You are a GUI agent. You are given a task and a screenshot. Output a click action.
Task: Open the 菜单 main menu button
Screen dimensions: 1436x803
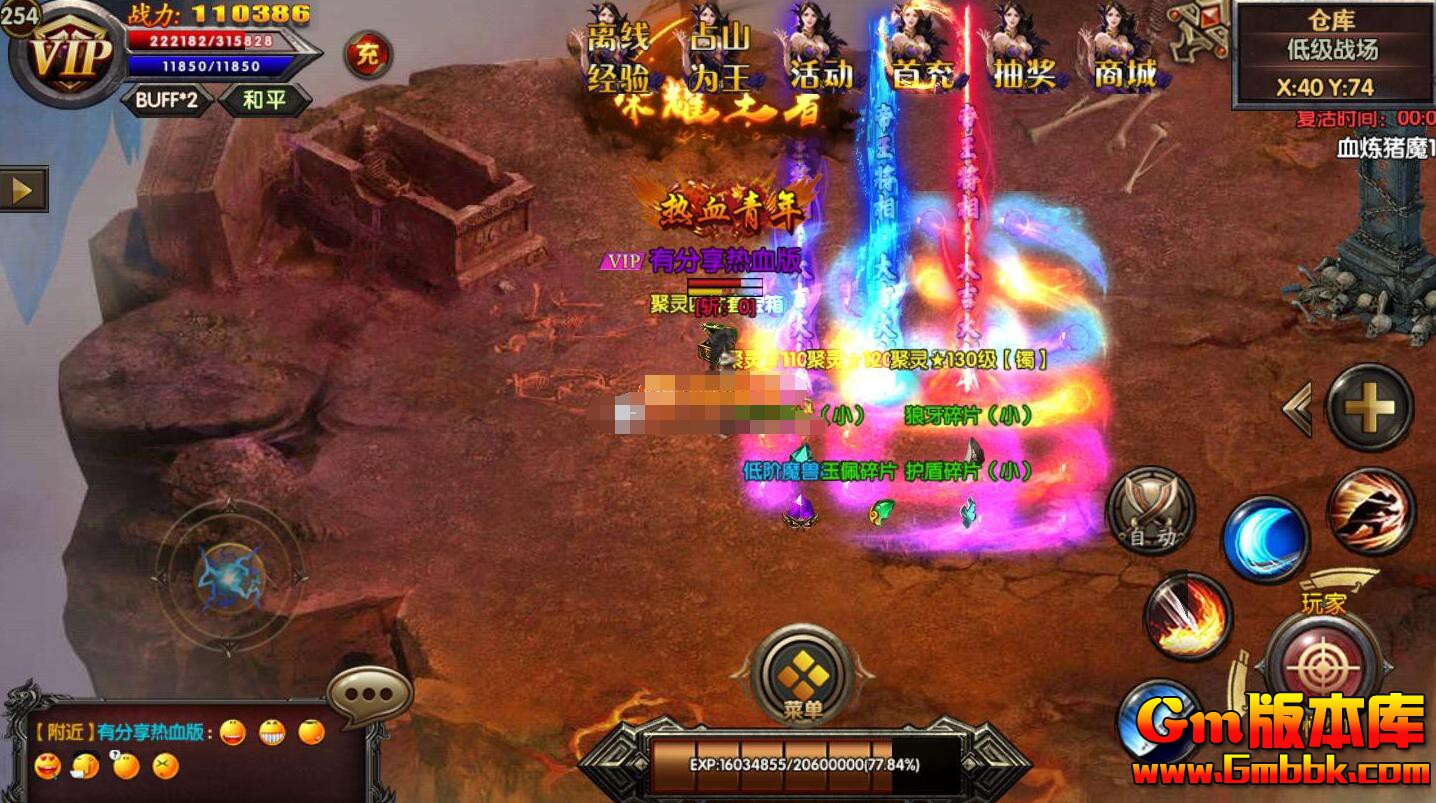[x=805, y=678]
